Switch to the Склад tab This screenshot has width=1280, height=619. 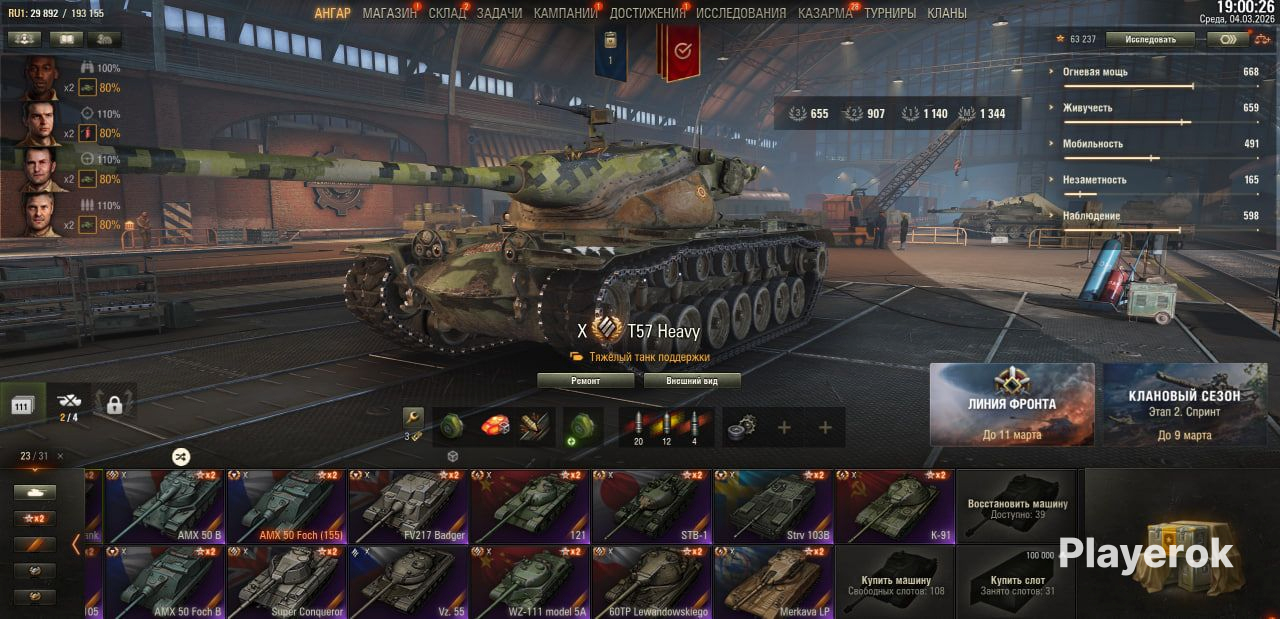[x=447, y=13]
